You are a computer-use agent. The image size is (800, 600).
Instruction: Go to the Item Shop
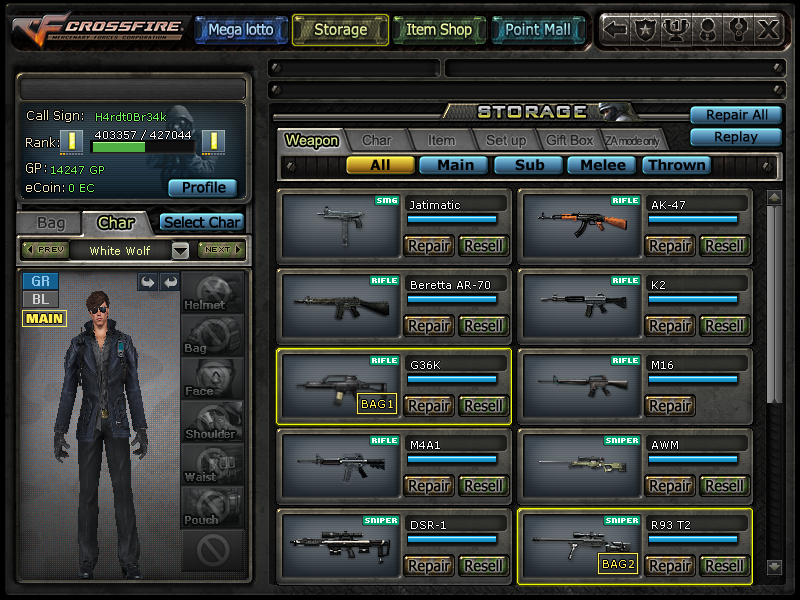(x=438, y=30)
